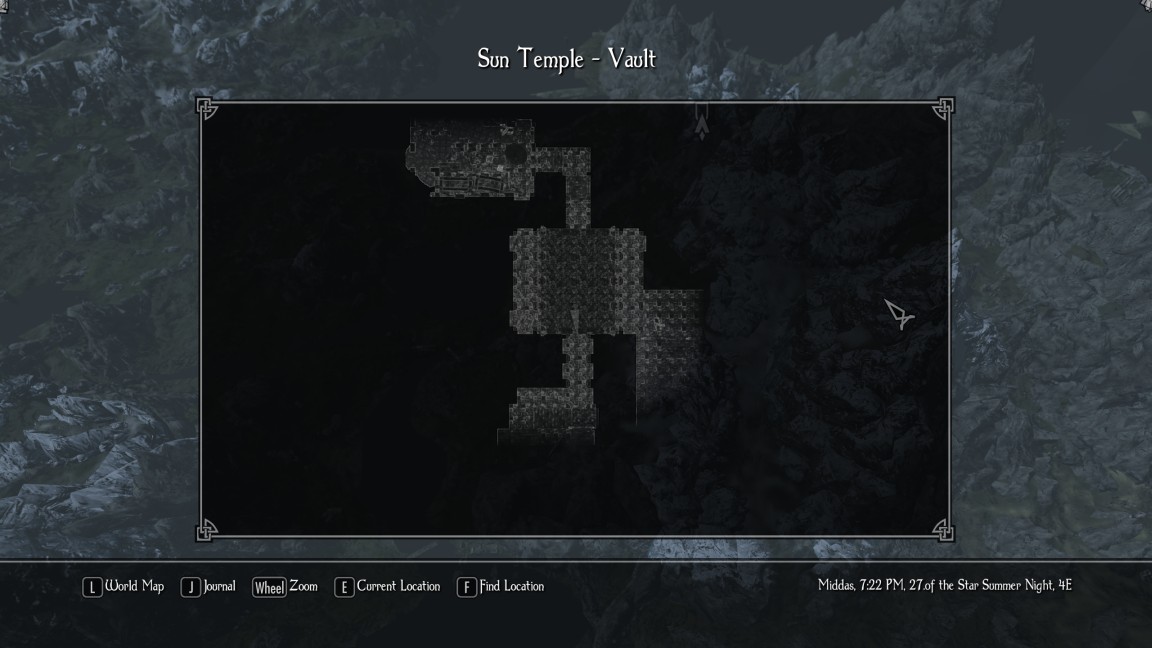1152x648 pixels.
Task: Switch to the World Map view
Action: 124,587
